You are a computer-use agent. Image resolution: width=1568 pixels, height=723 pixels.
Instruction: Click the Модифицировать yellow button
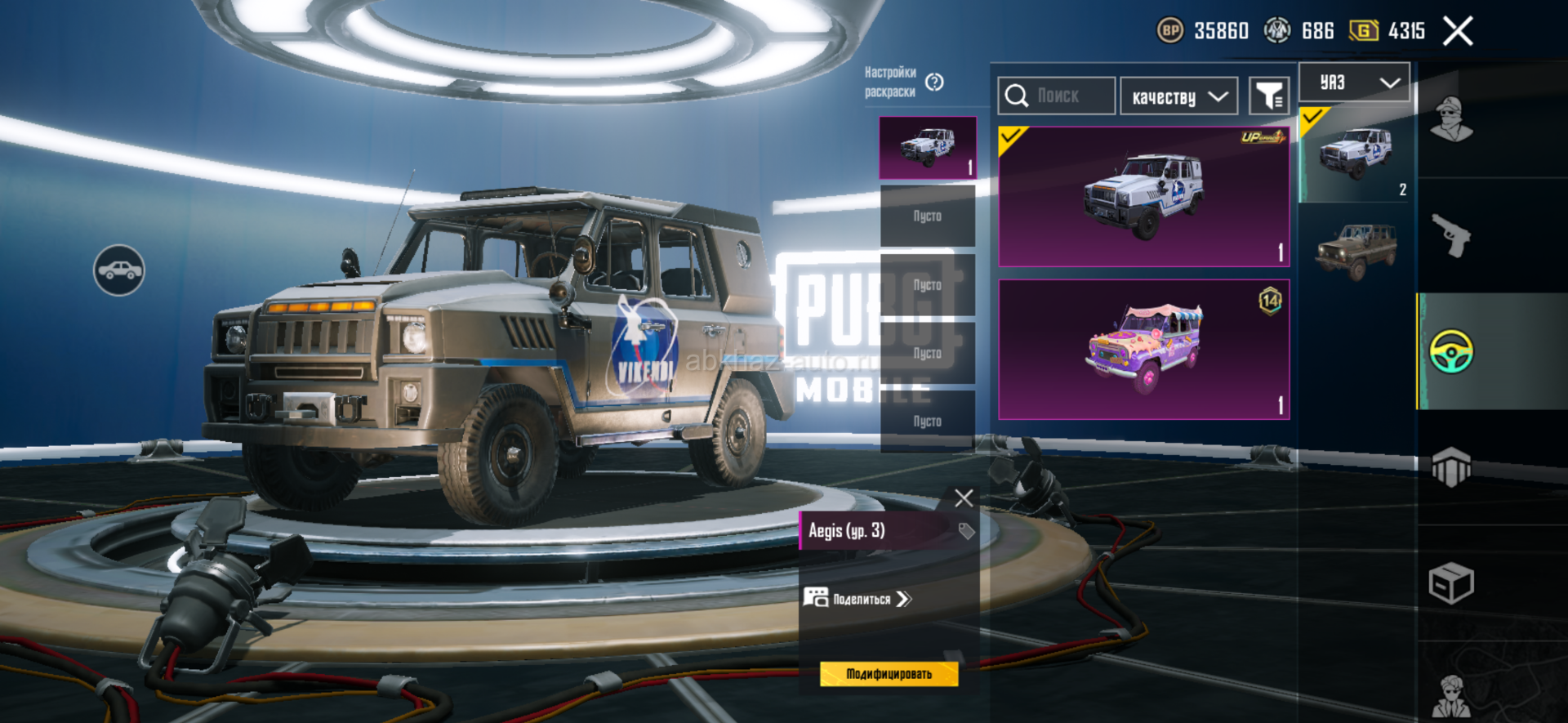889,674
